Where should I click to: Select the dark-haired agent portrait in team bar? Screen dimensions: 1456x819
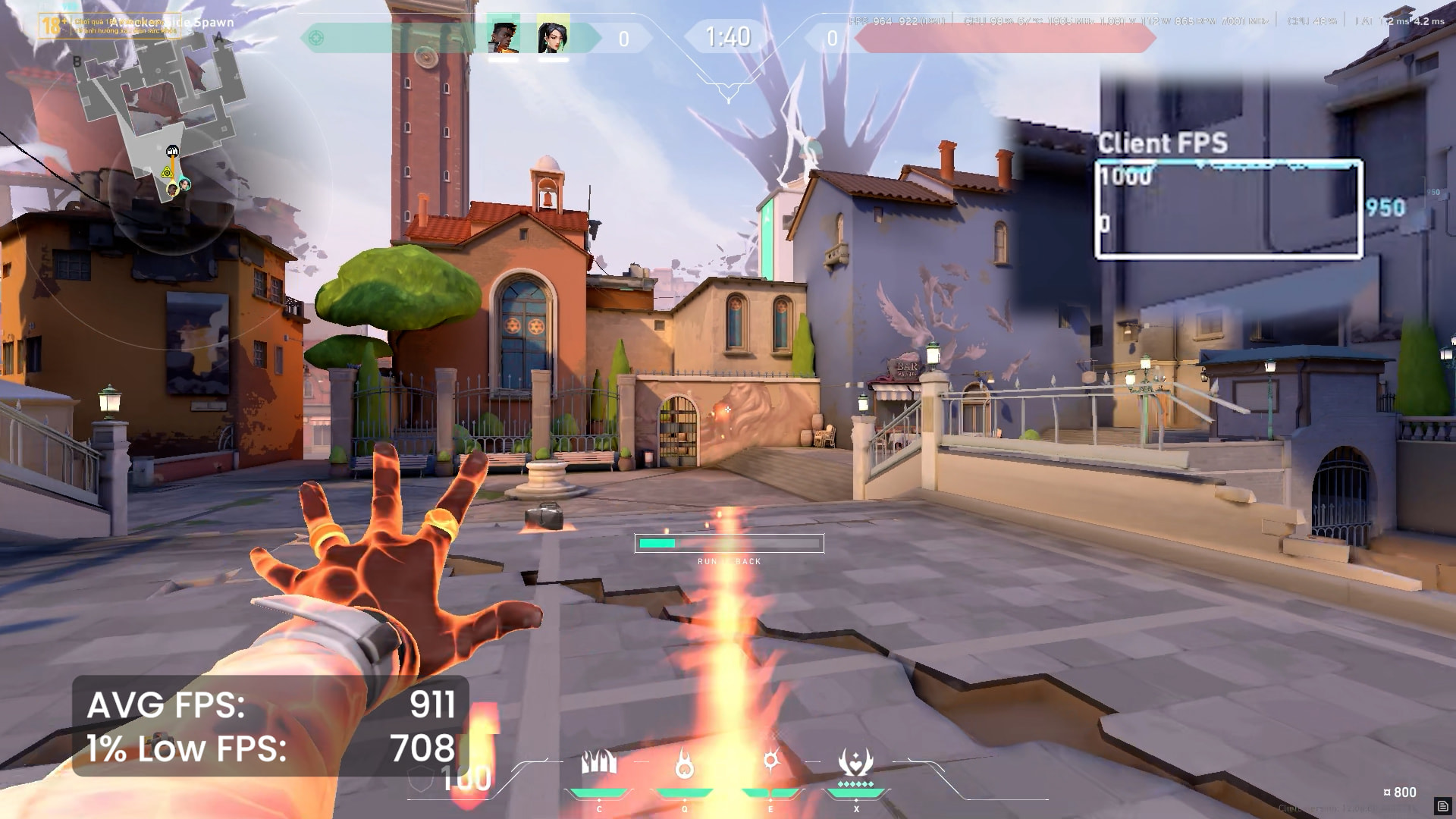click(x=553, y=37)
